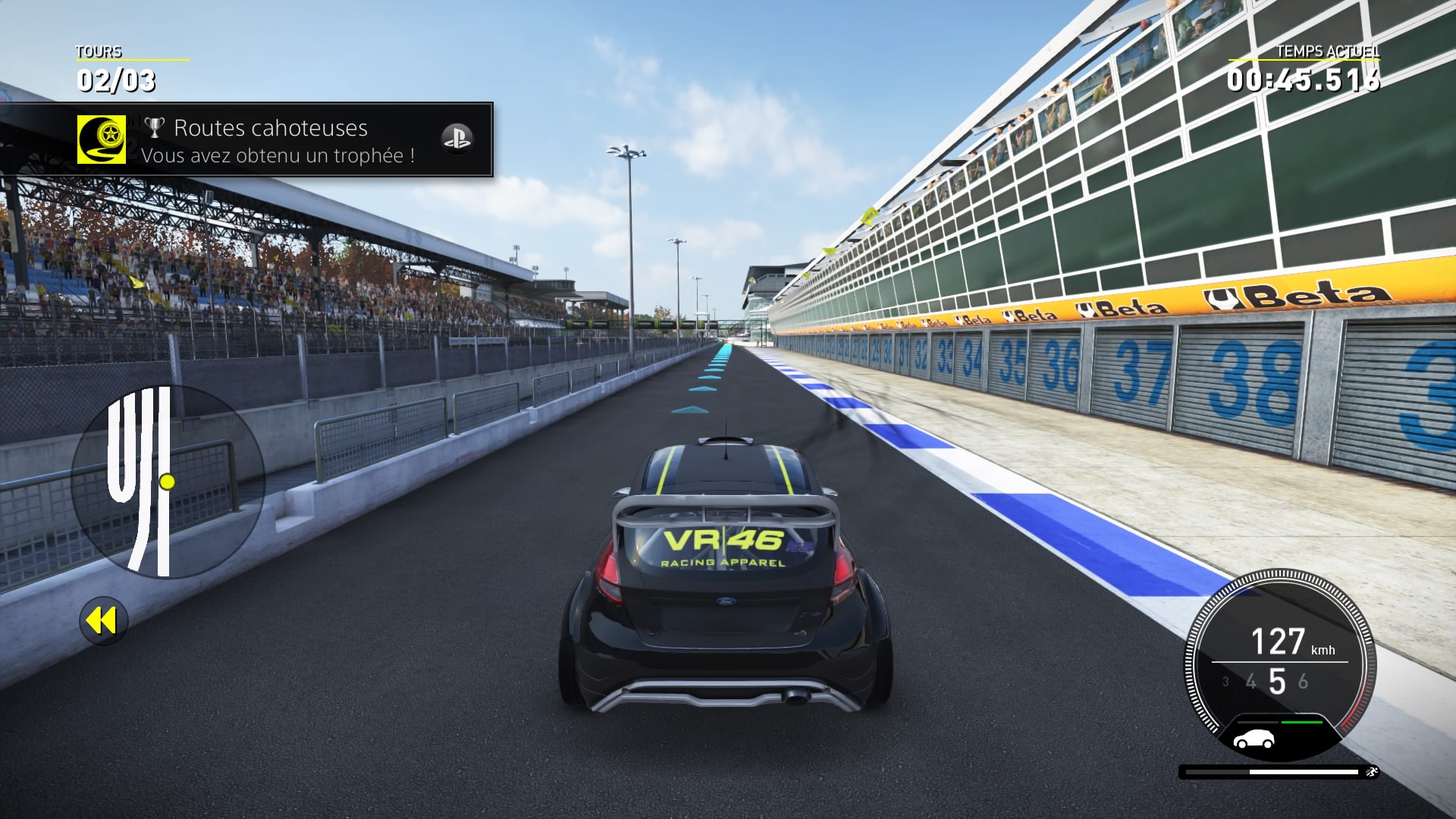Click the trophy's yellow tire icon

pos(102,140)
